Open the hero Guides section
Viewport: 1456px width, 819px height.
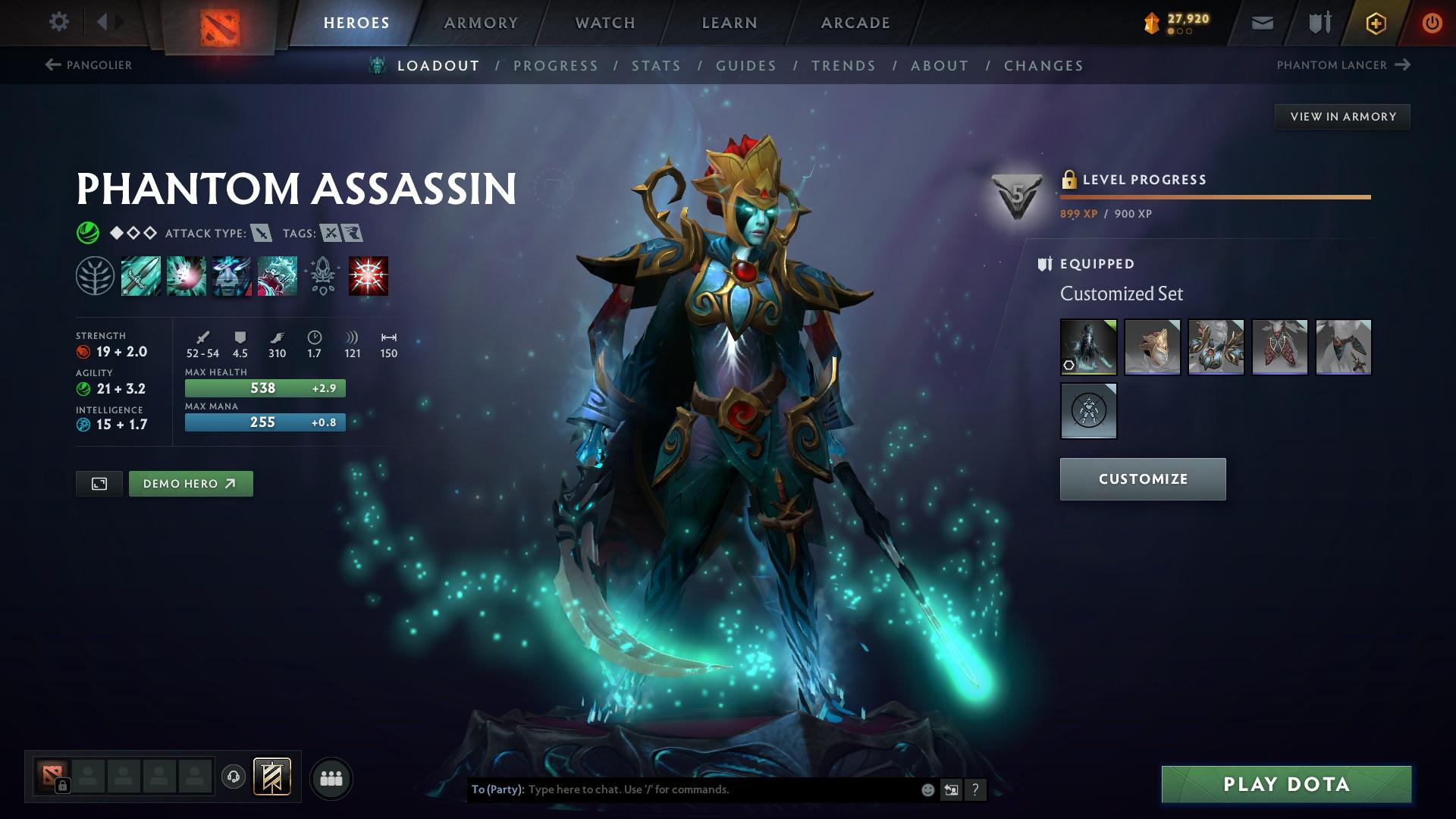pyautogui.click(x=746, y=66)
